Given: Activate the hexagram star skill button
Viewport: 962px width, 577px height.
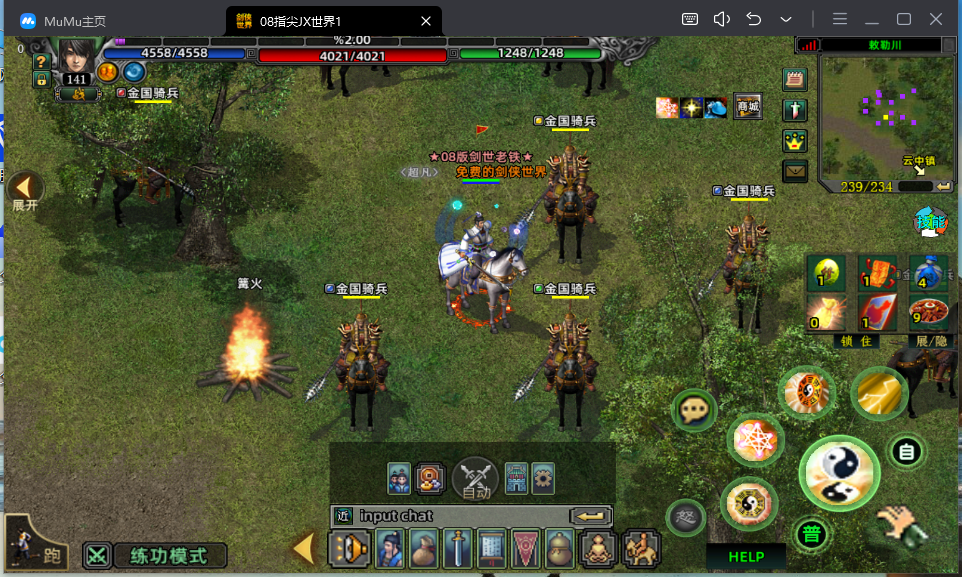Looking at the screenshot, I should [755, 440].
